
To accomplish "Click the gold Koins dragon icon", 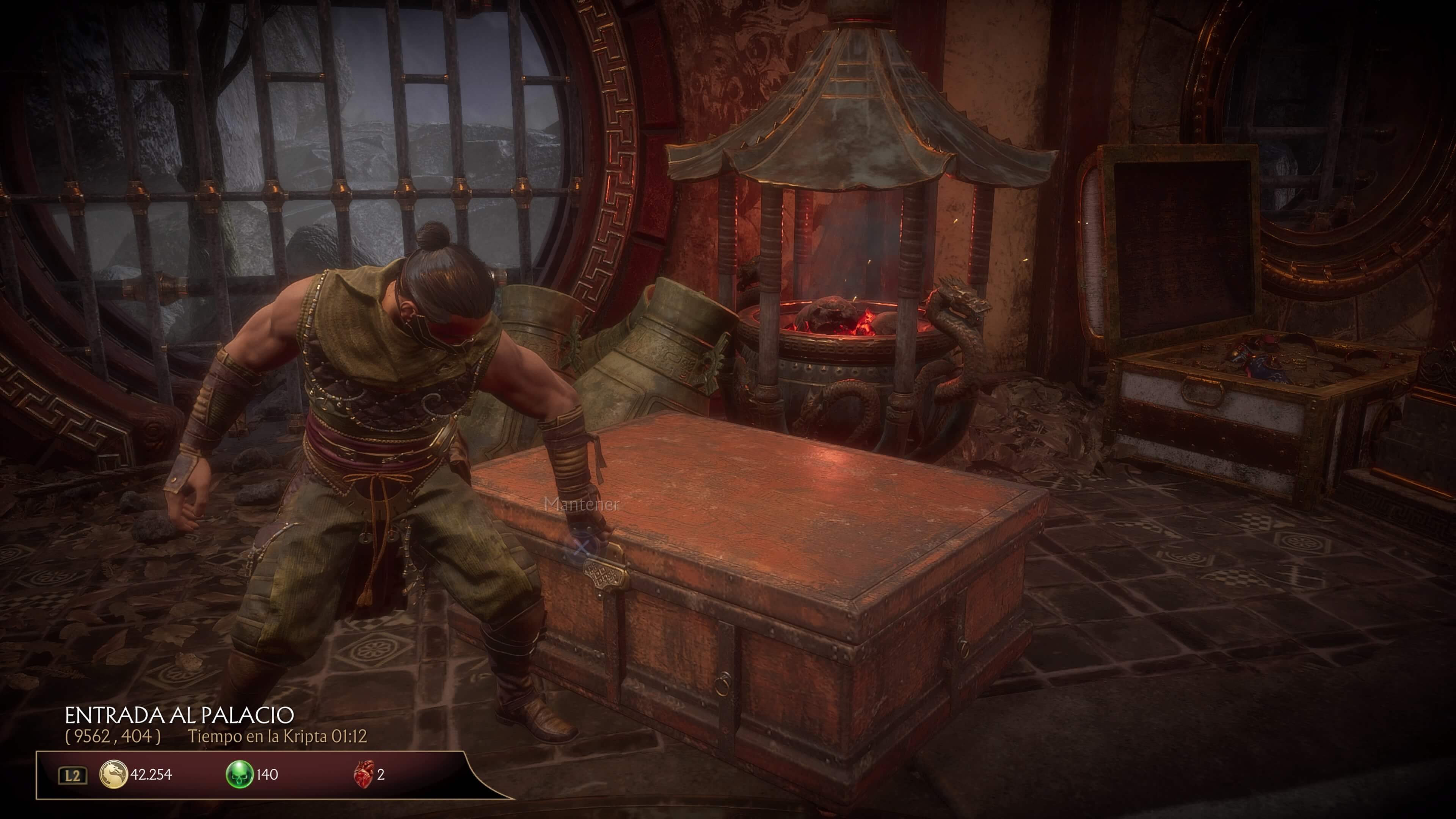I will [x=113, y=774].
